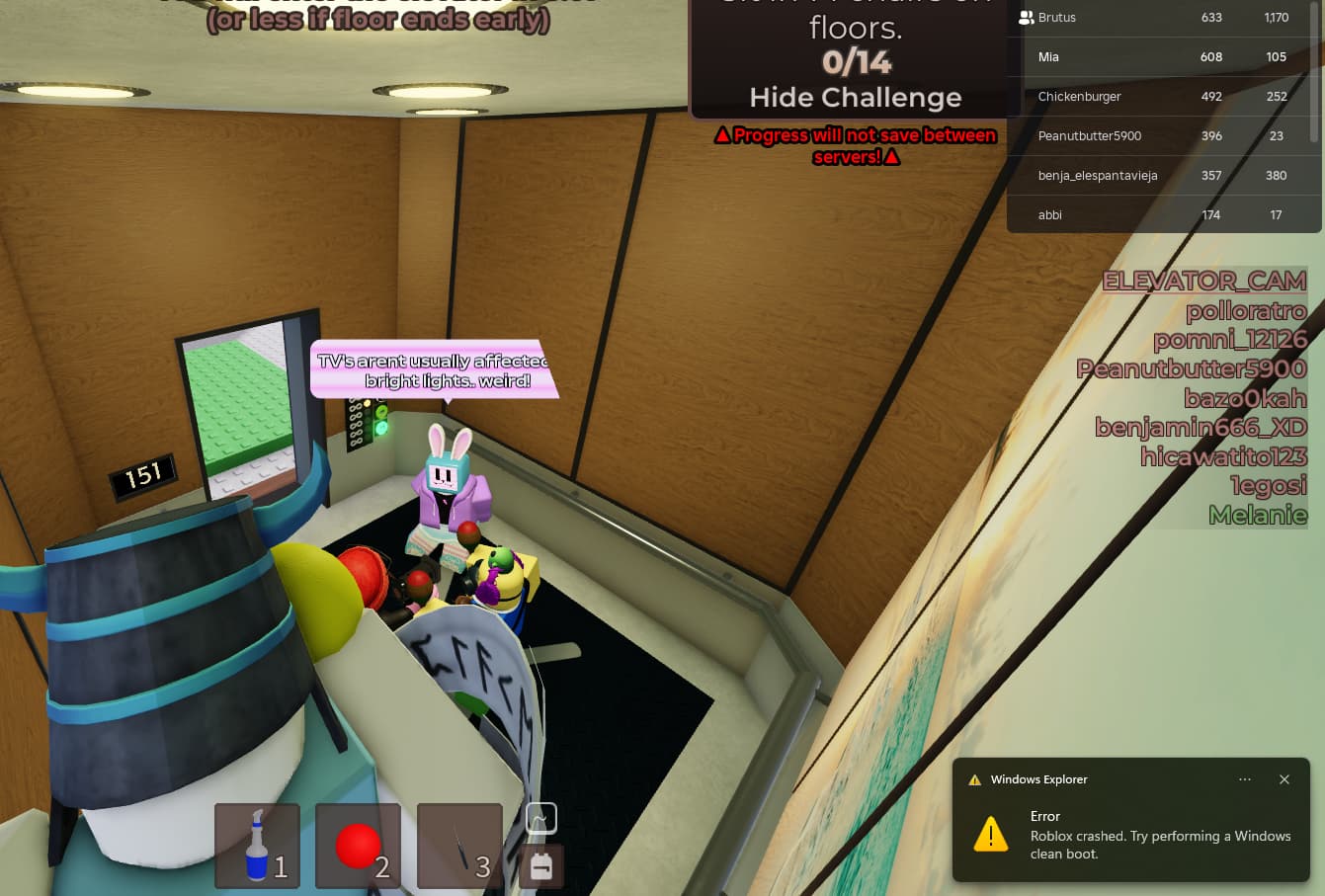The image size is (1325, 896).
Task: Open the backpack inventory
Action: point(540,867)
